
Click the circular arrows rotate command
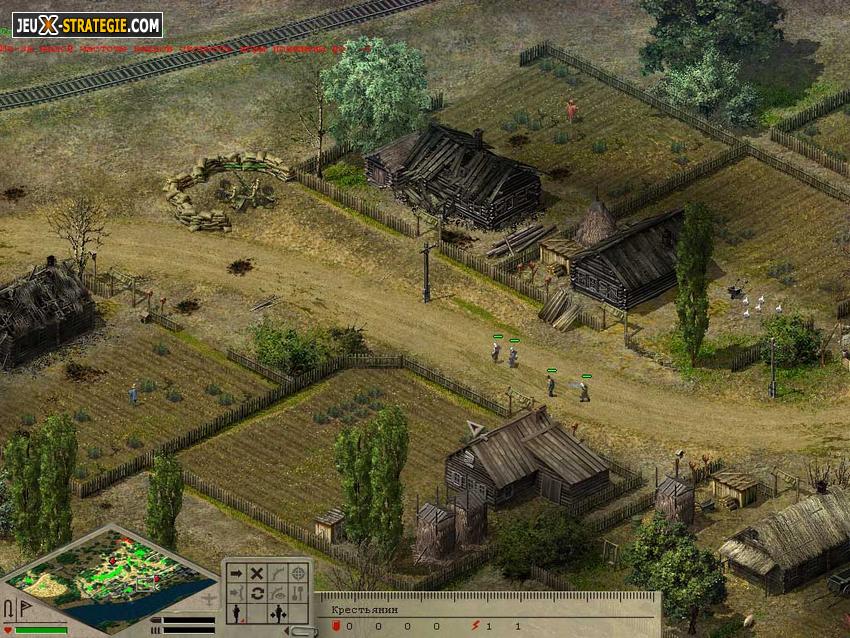257,593
